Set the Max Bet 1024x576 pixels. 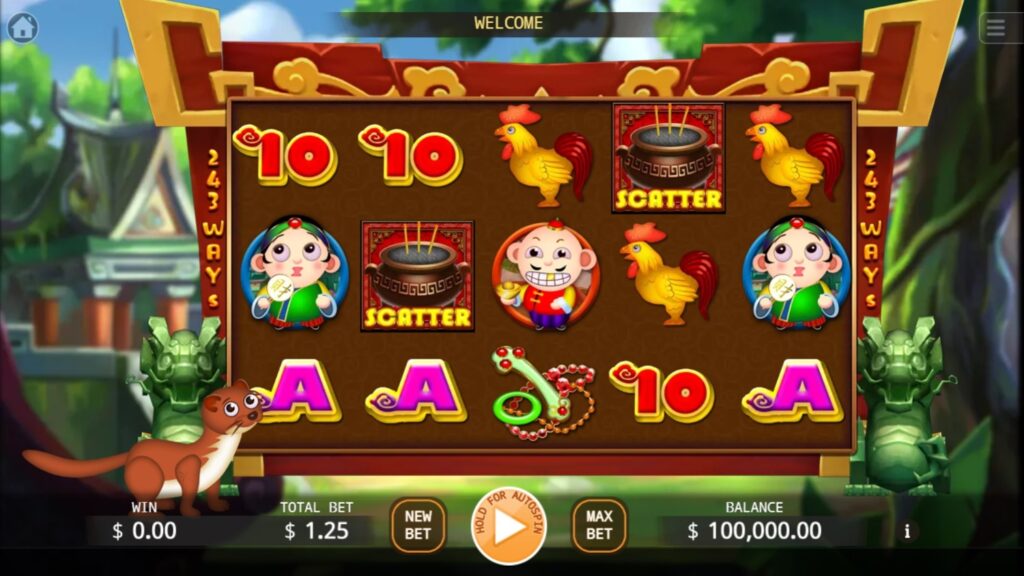click(x=599, y=525)
